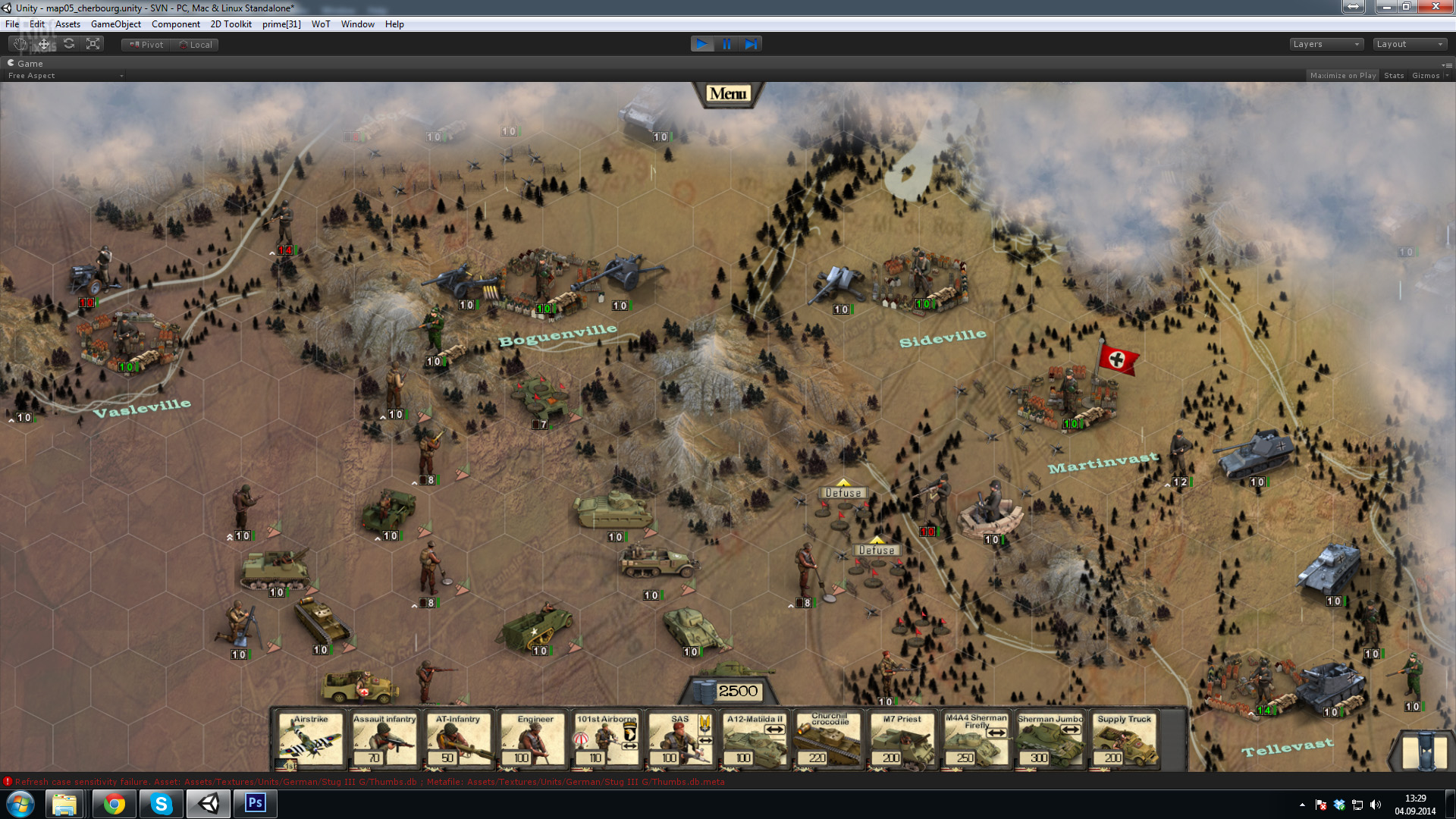Pause playback with the Unity pause button

click(x=726, y=44)
